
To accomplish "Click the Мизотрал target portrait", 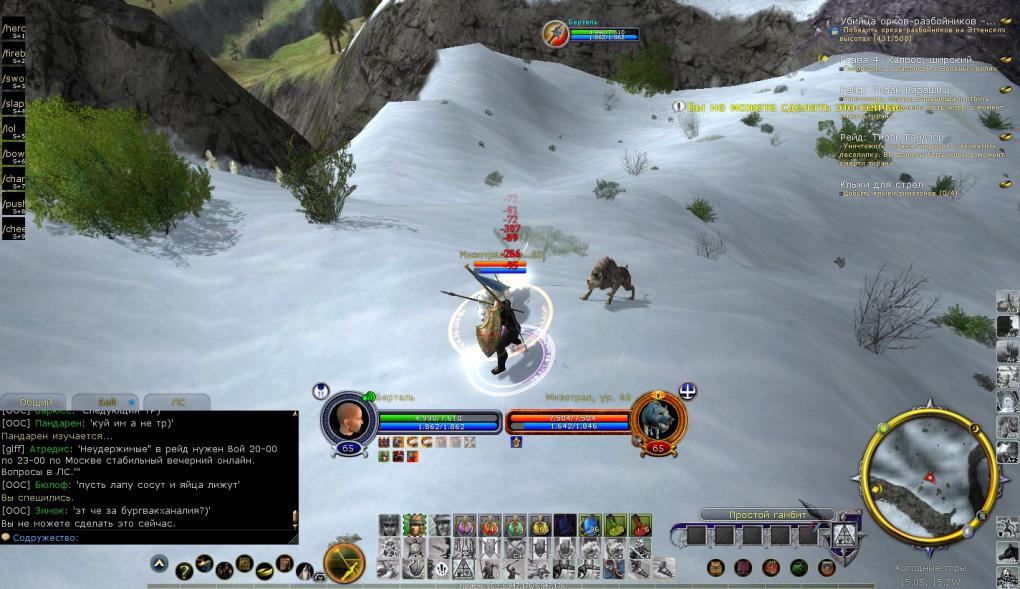I will [x=660, y=420].
